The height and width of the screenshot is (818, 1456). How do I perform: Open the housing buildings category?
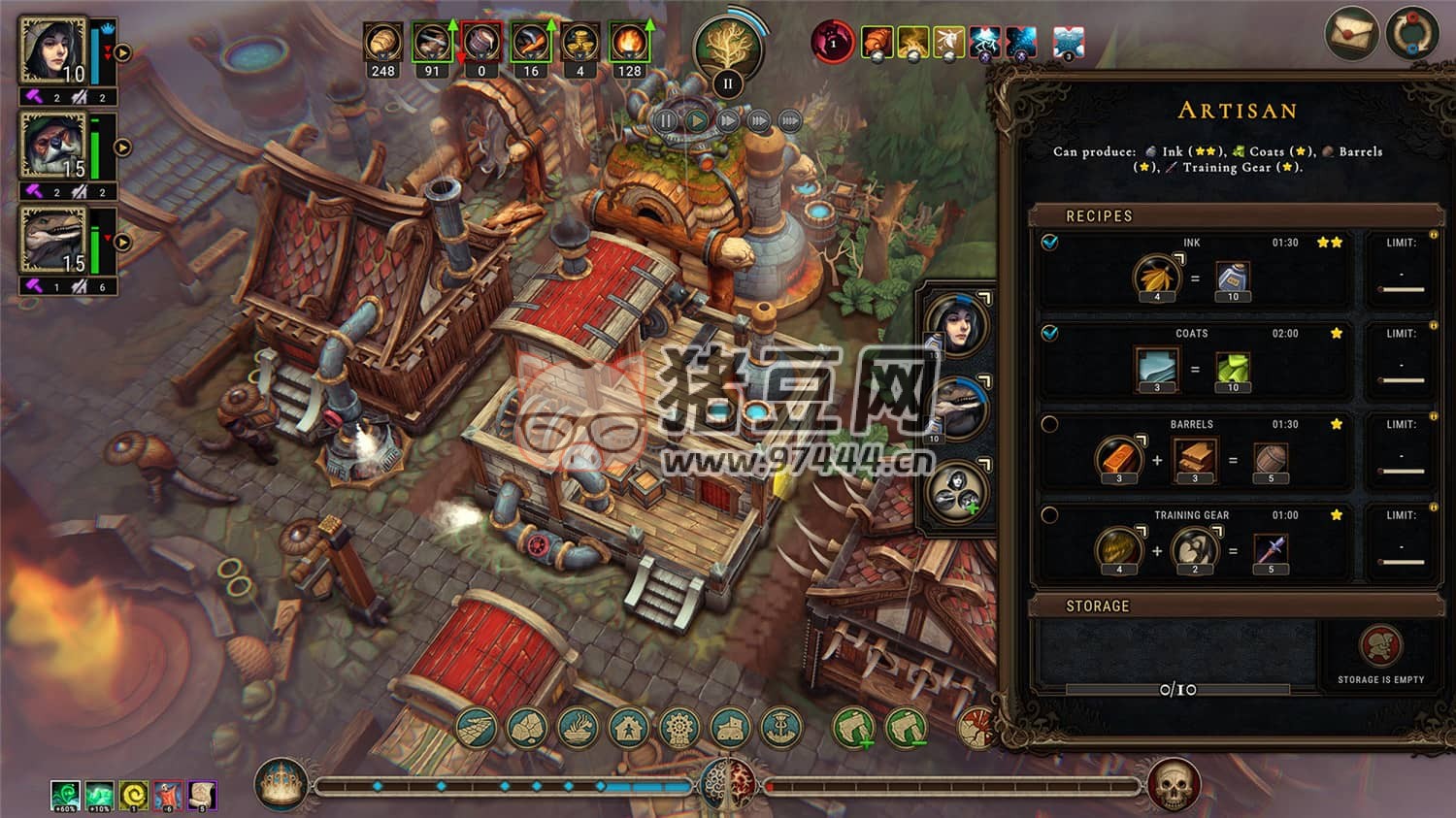628,728
